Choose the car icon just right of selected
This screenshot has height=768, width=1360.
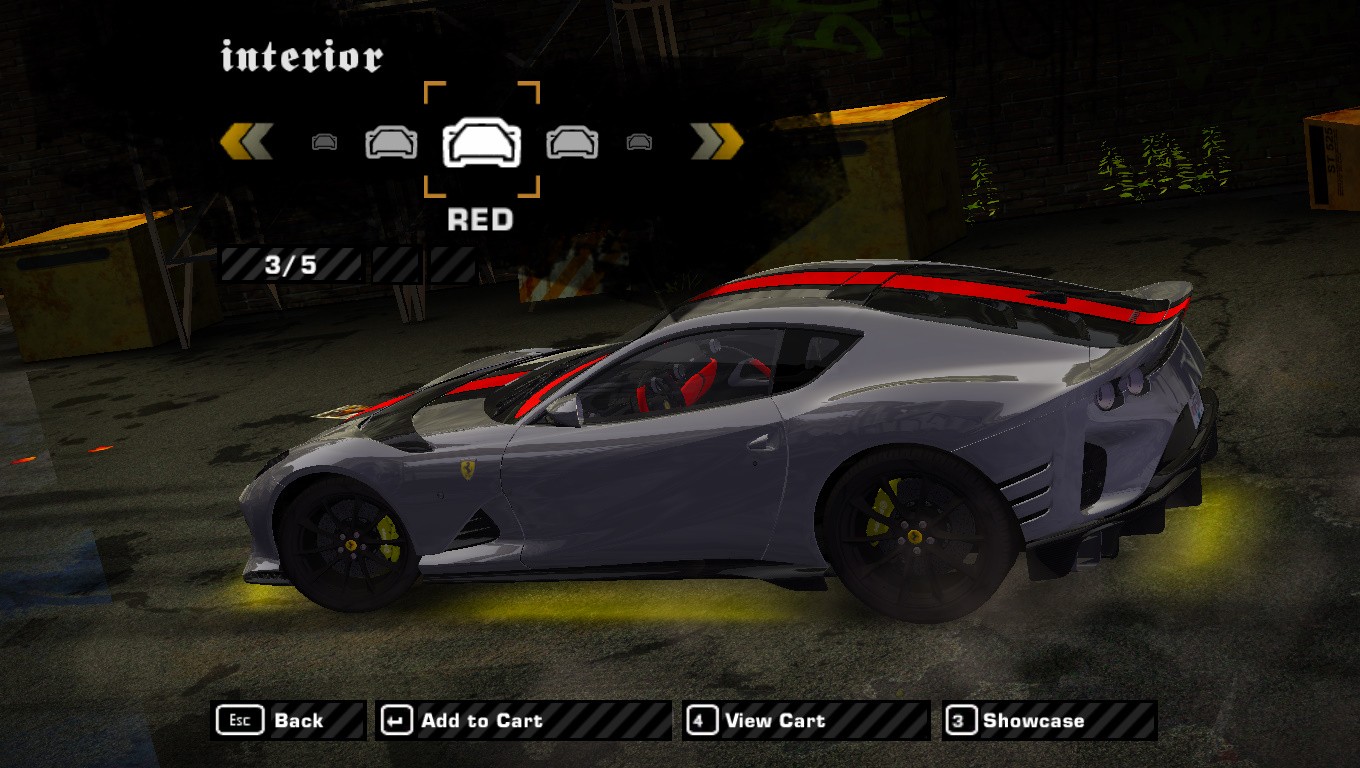[x=572, y=142]
